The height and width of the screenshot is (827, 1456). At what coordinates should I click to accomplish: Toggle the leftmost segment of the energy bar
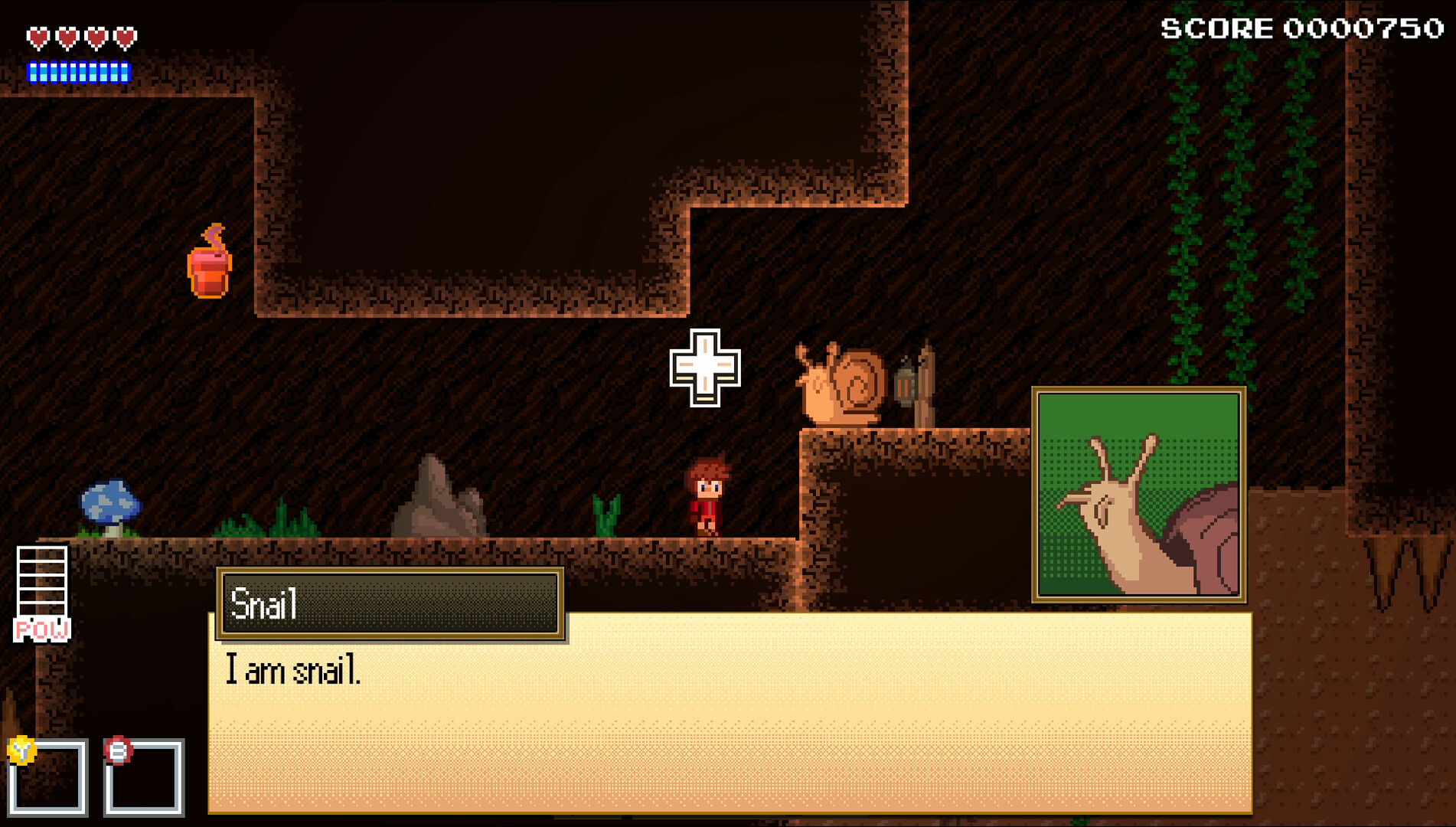tap(34, 72)
